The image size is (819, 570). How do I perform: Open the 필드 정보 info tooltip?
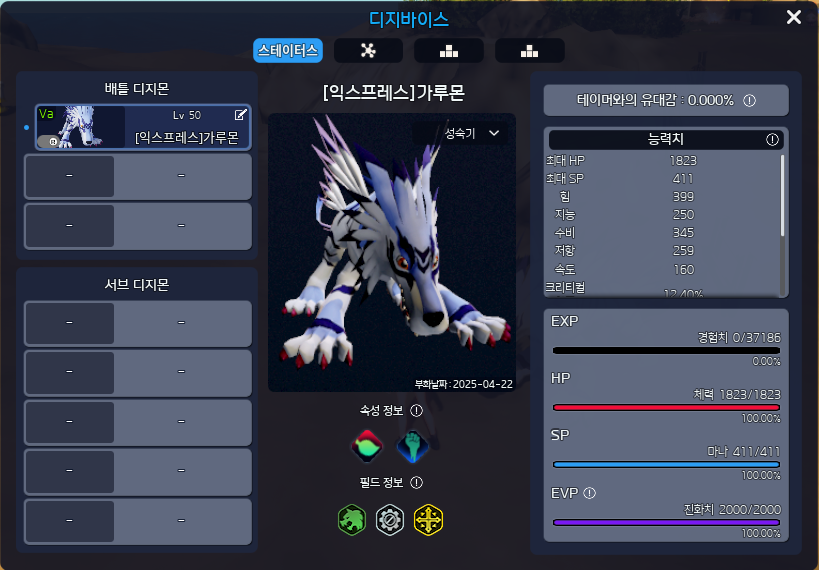417,483
